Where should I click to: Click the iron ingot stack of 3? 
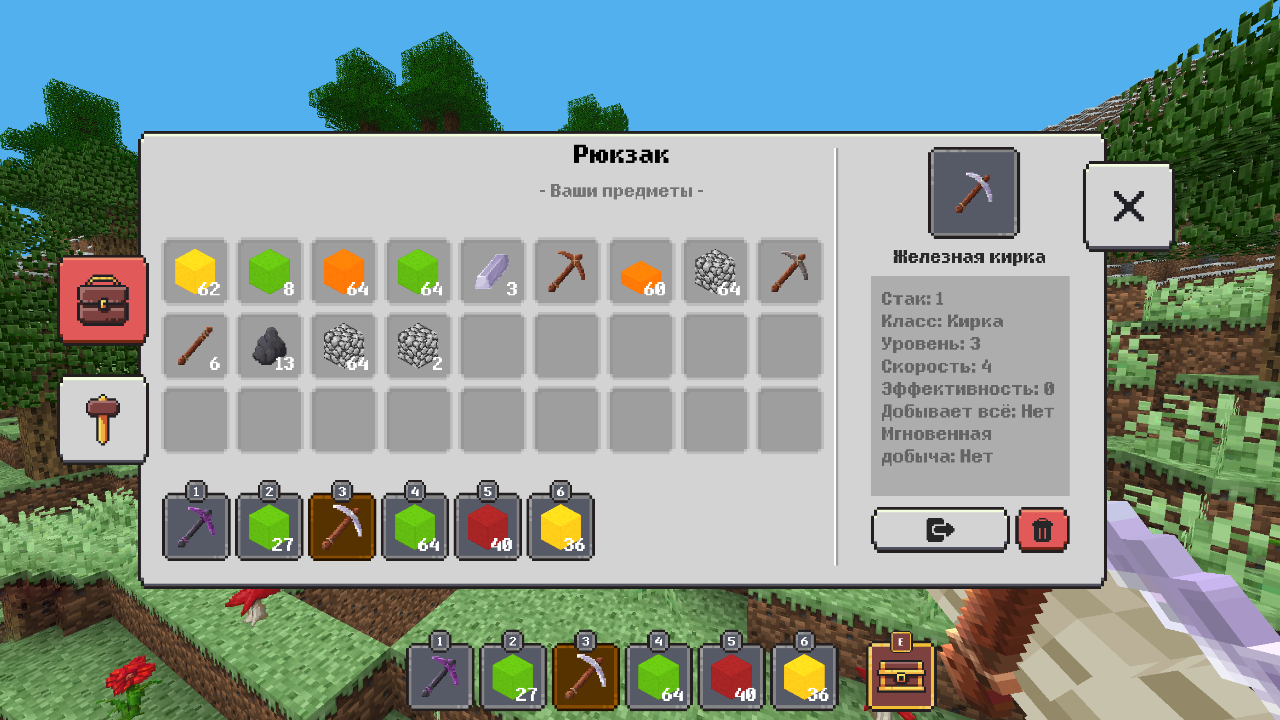point(489,271)
